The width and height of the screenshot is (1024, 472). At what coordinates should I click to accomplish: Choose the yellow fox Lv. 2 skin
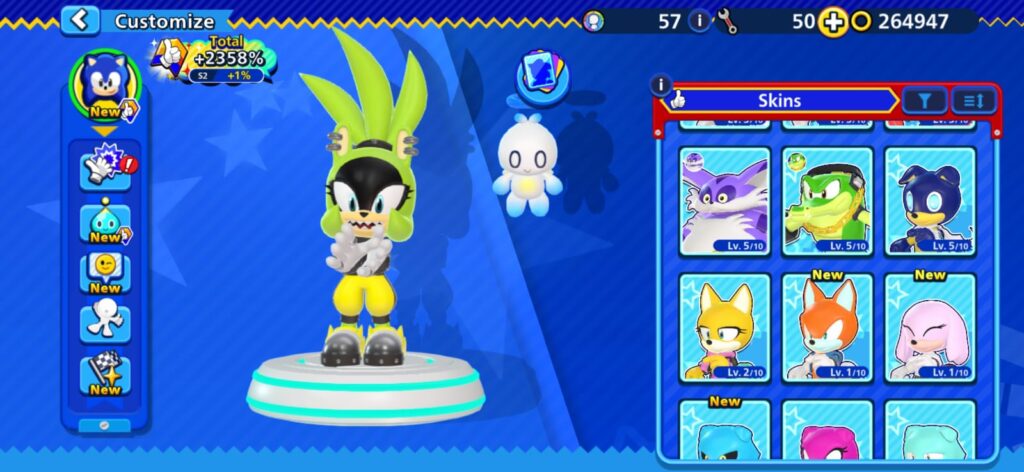[x=724, y=328]
